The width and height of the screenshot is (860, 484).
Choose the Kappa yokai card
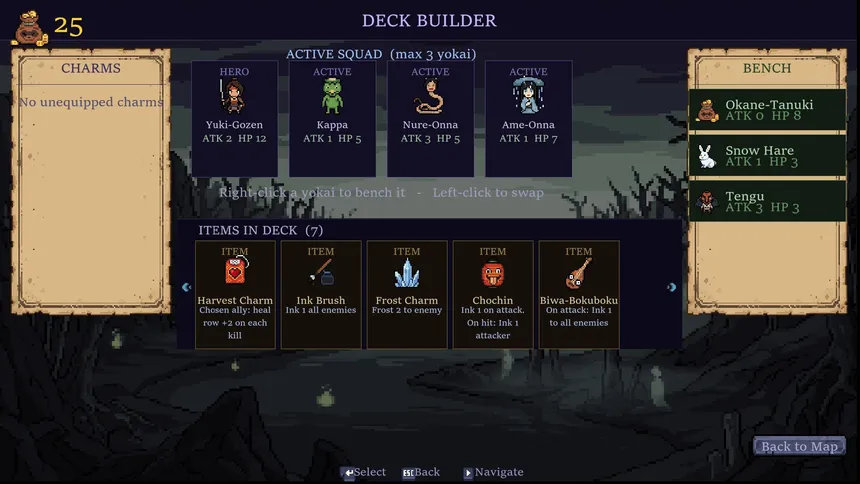pos(332,118)
